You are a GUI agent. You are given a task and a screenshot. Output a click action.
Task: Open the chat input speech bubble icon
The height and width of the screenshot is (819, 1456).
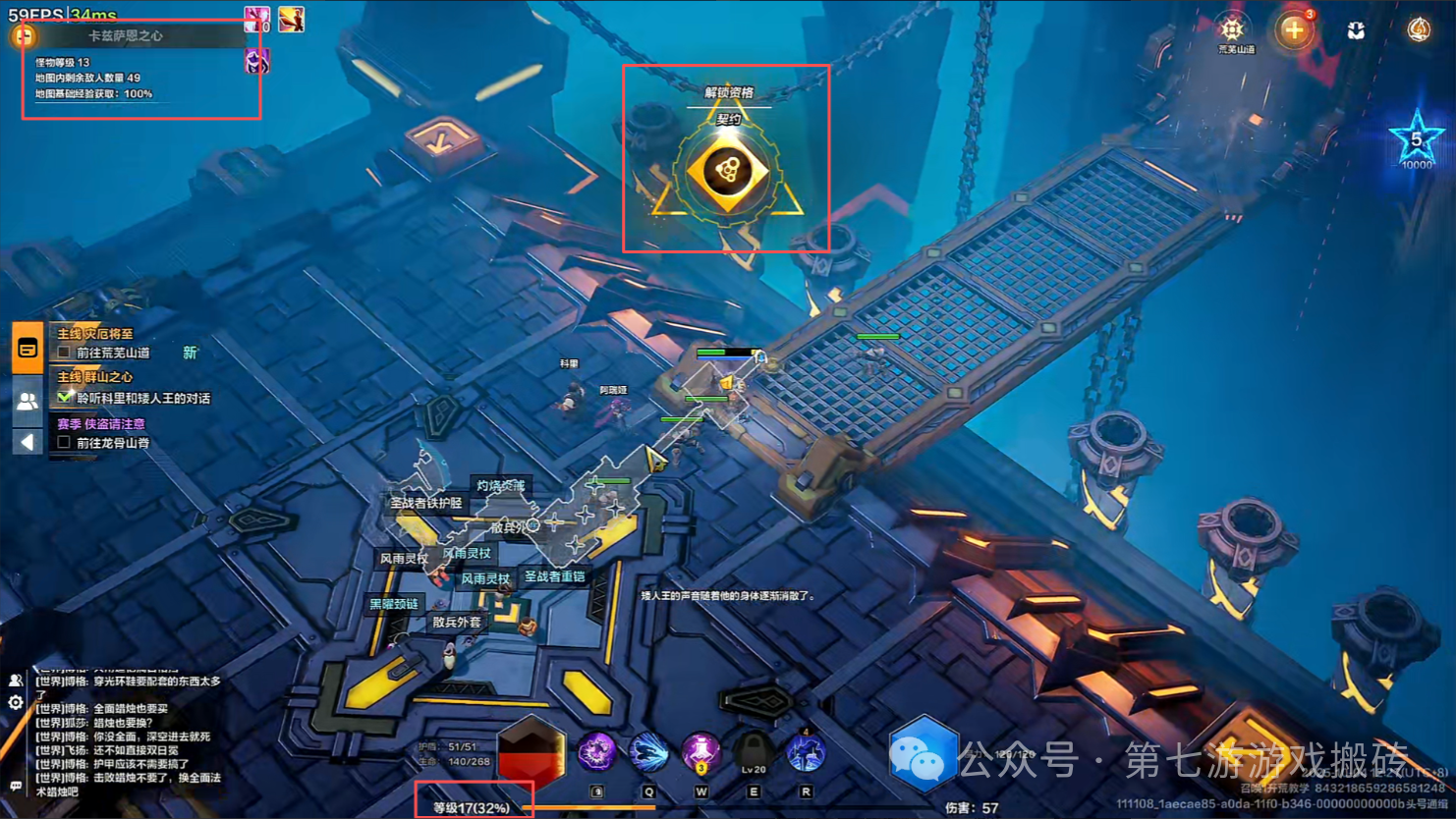[16, 786]
